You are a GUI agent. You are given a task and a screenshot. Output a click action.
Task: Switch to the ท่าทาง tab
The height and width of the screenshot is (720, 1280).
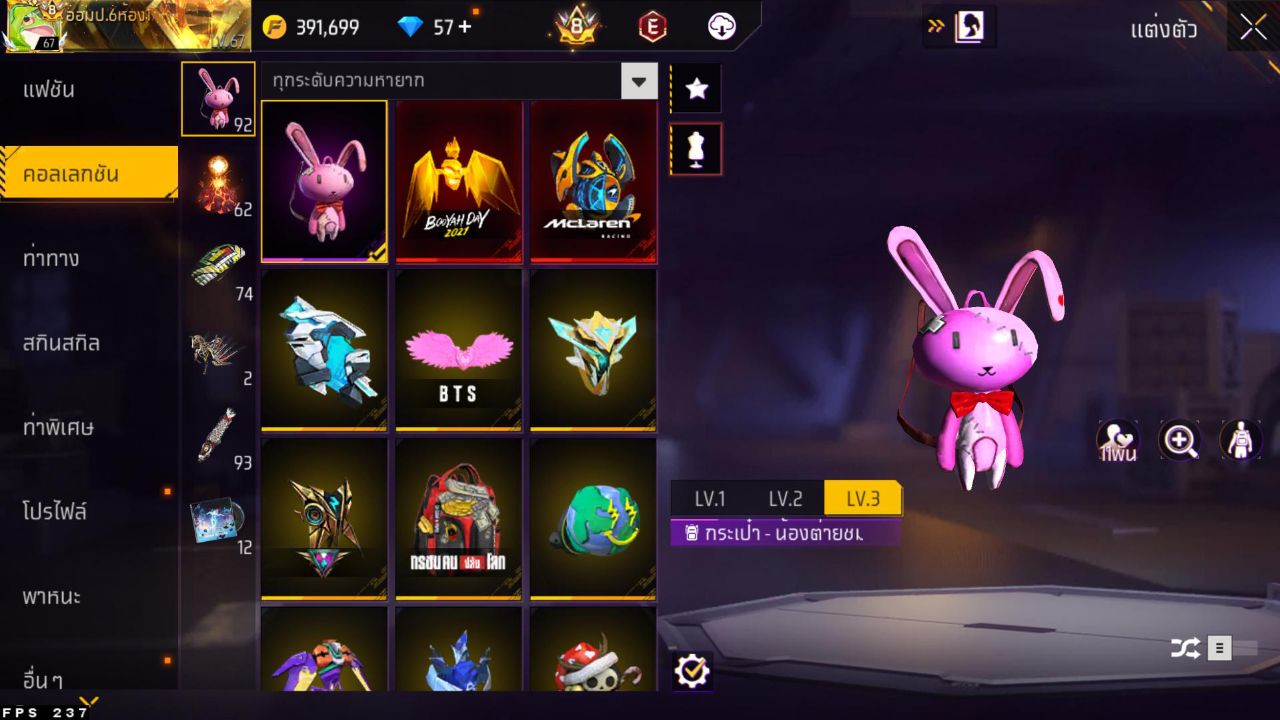coord(52,259)
